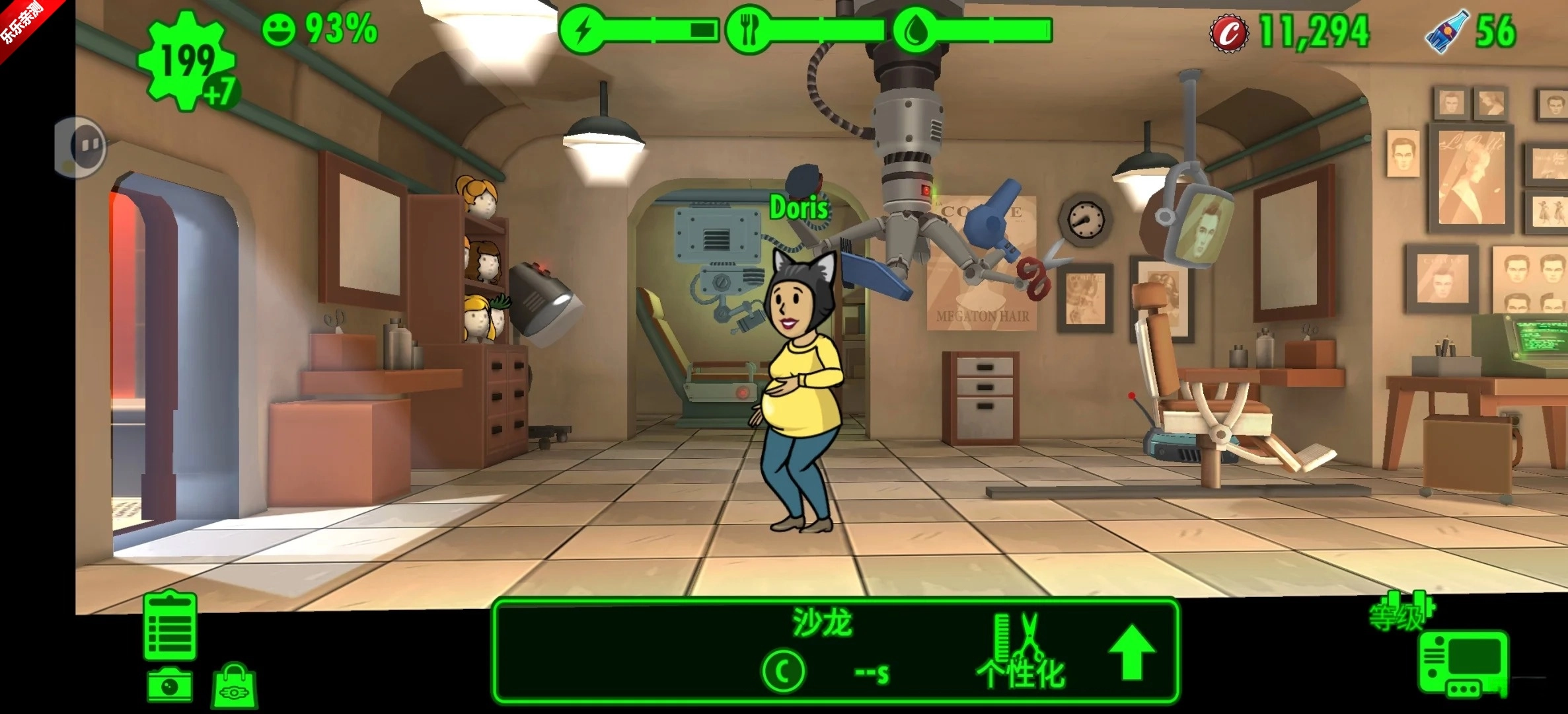Open the shop lunchbox bag icon

(x=235, y=687)
